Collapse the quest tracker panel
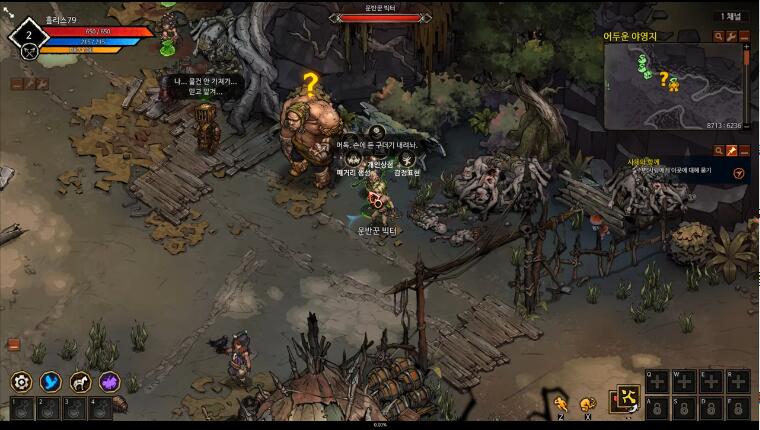Screen dimensions: 760x430 point(744,150)
